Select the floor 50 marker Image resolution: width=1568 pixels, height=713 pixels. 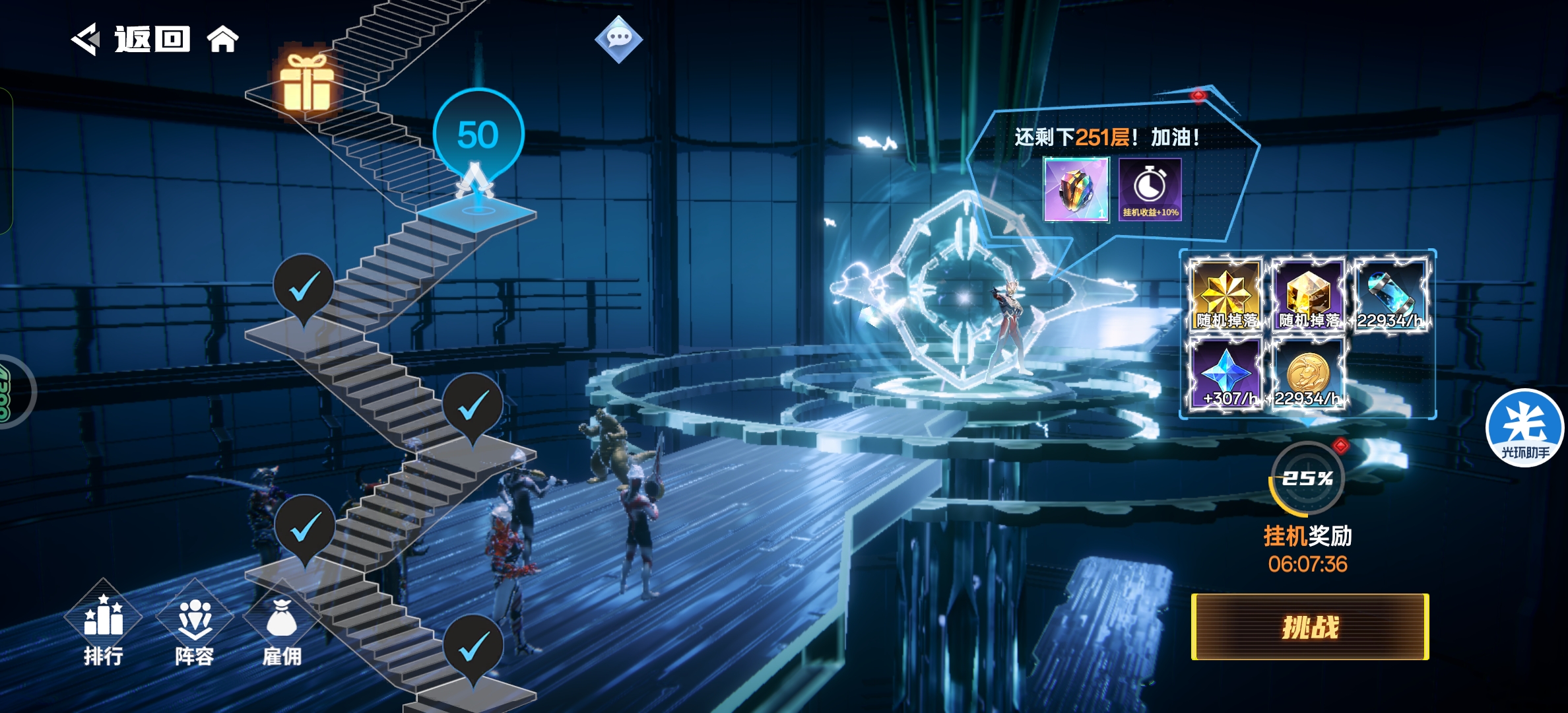(x=478, y=135)
